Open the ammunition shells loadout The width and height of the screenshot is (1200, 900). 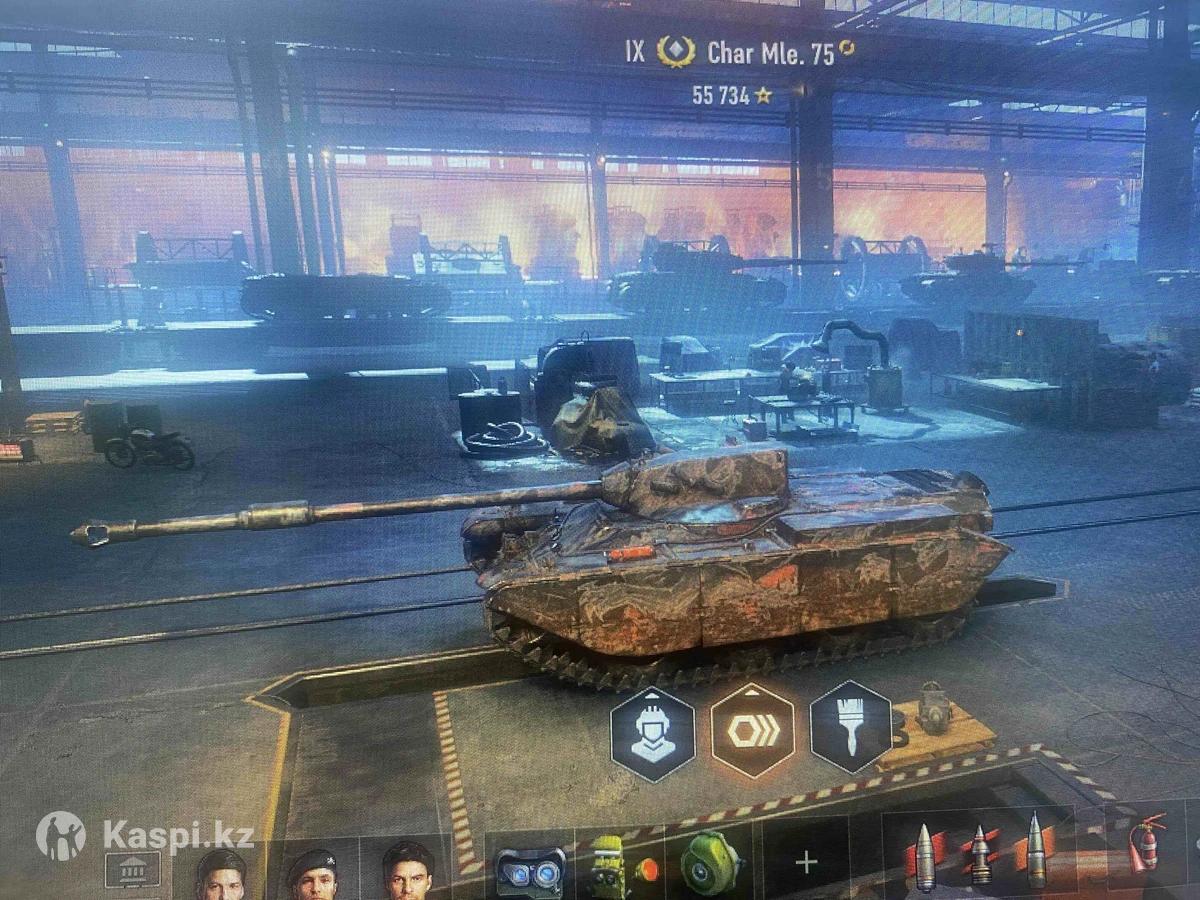(978, 853)
